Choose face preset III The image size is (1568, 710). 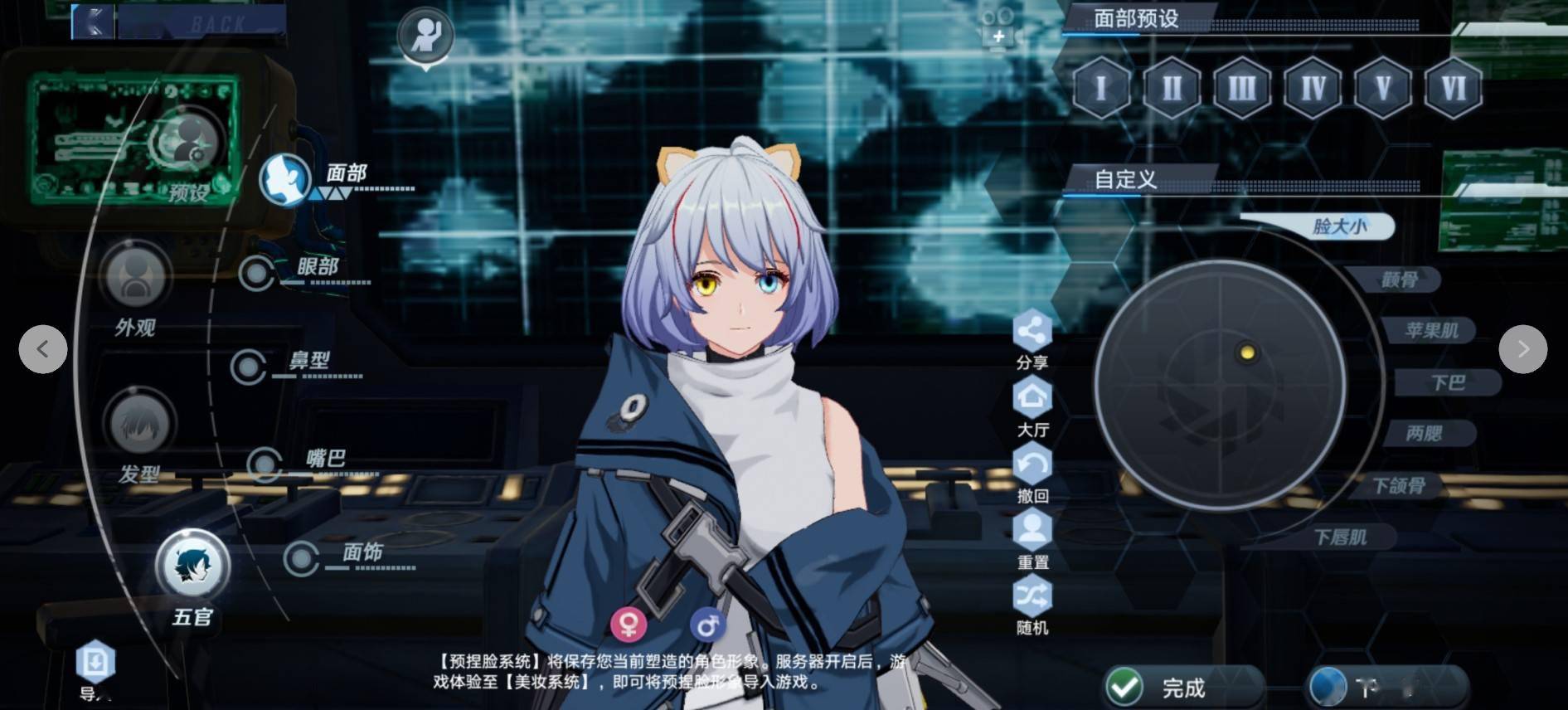click(1241, 88)
